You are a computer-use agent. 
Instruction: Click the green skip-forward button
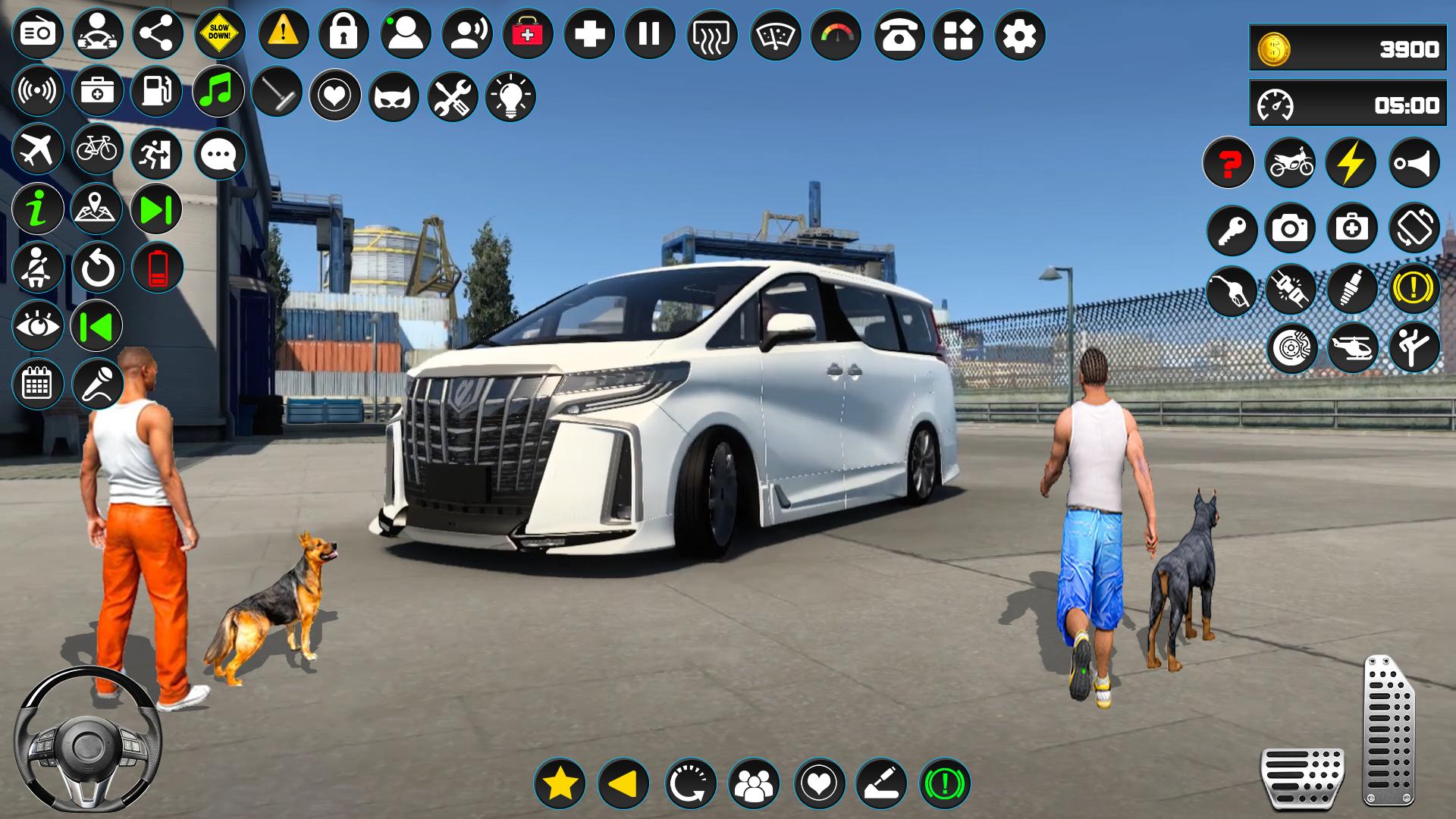point(156,209)
